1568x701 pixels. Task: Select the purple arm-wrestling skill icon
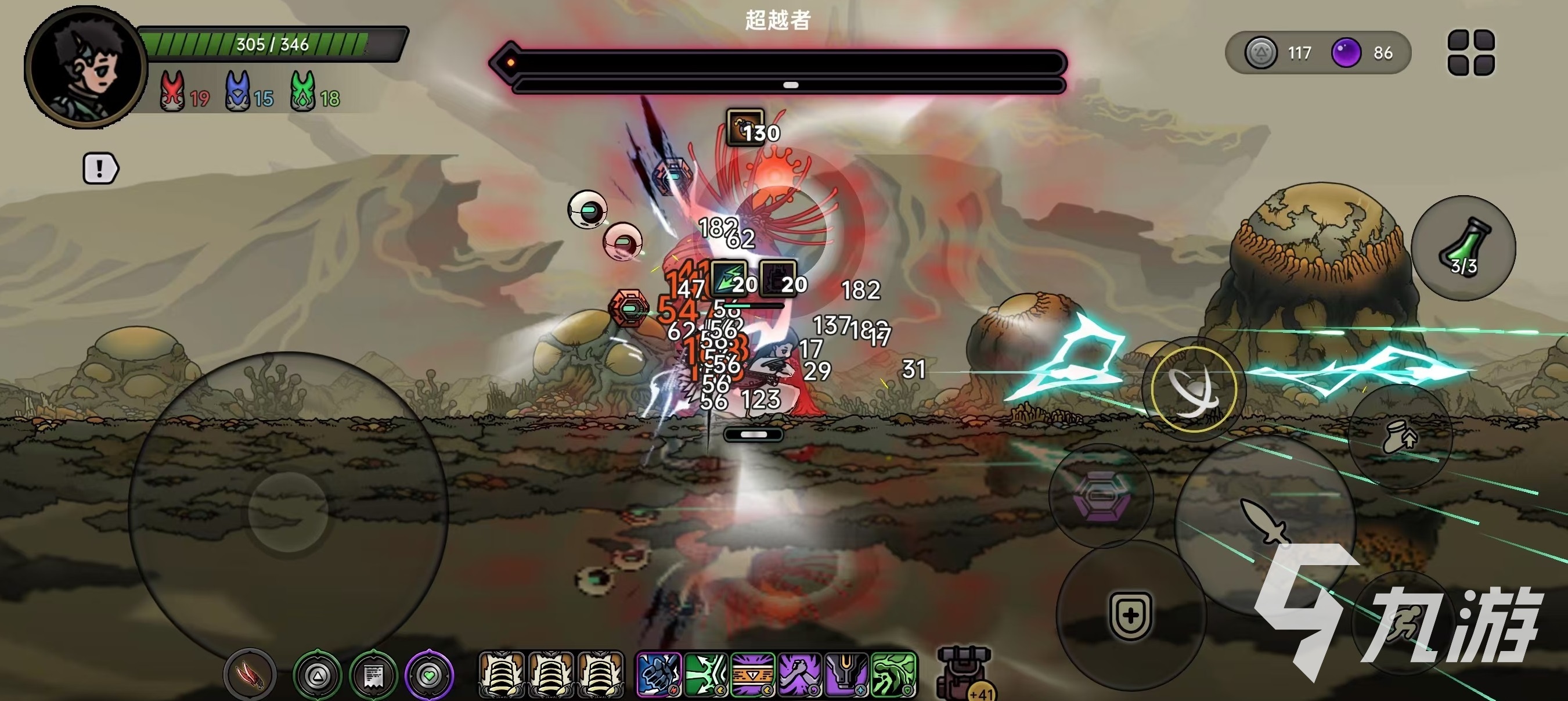799,674
